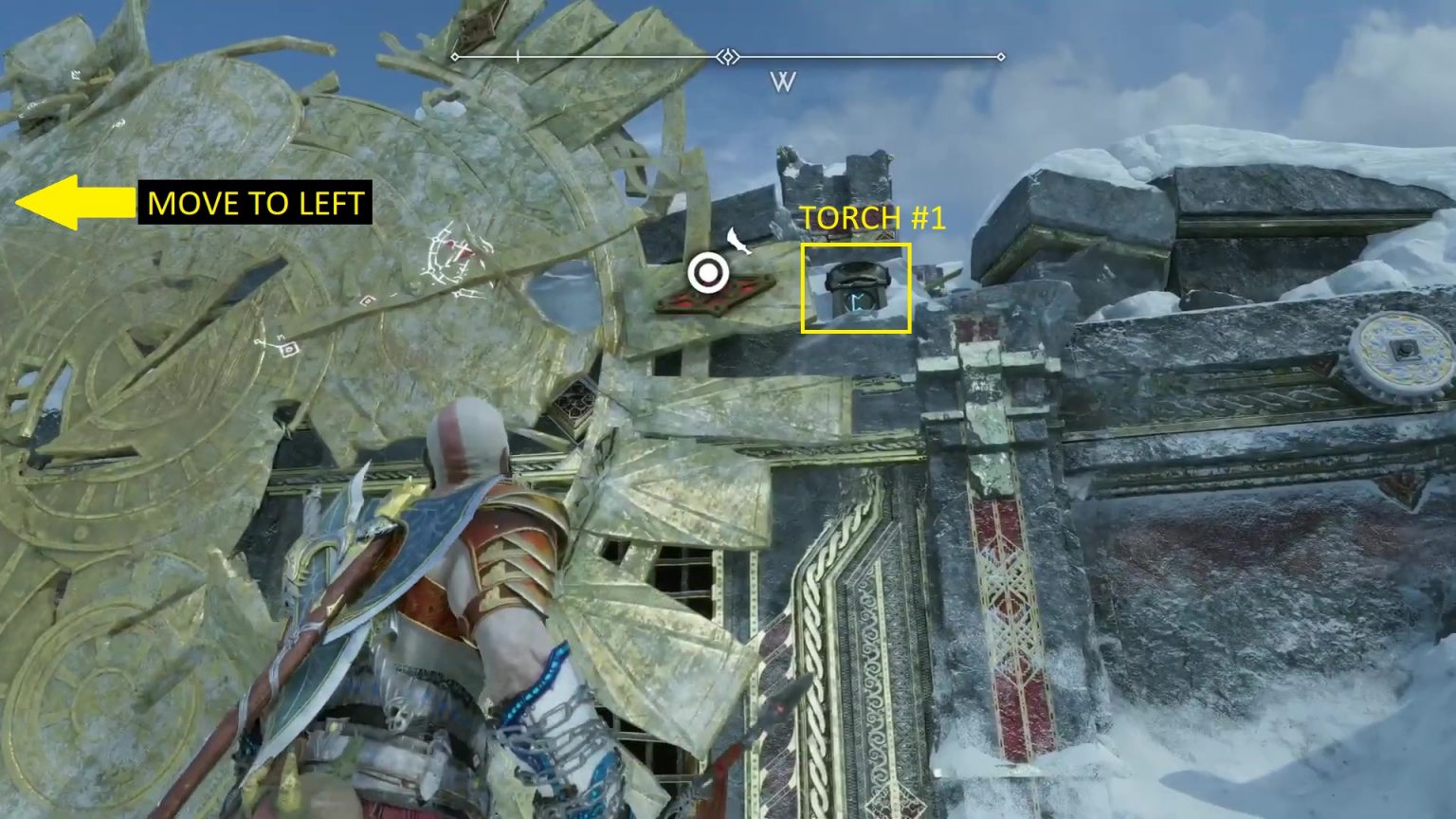Click the axe throw icon beside the reticle
The image size is (1456, 819).
point(739,241)
